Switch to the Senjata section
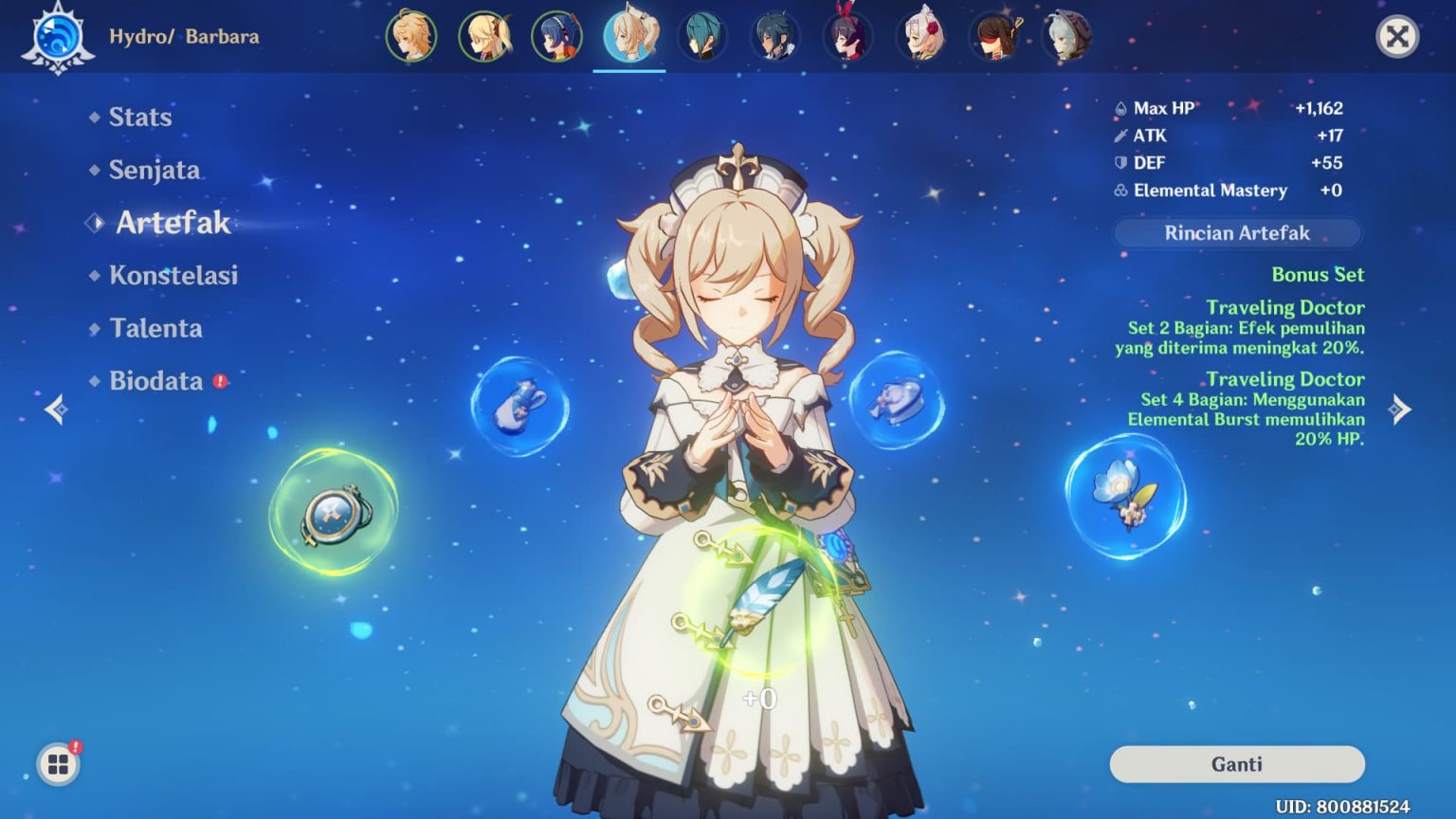 155,170
